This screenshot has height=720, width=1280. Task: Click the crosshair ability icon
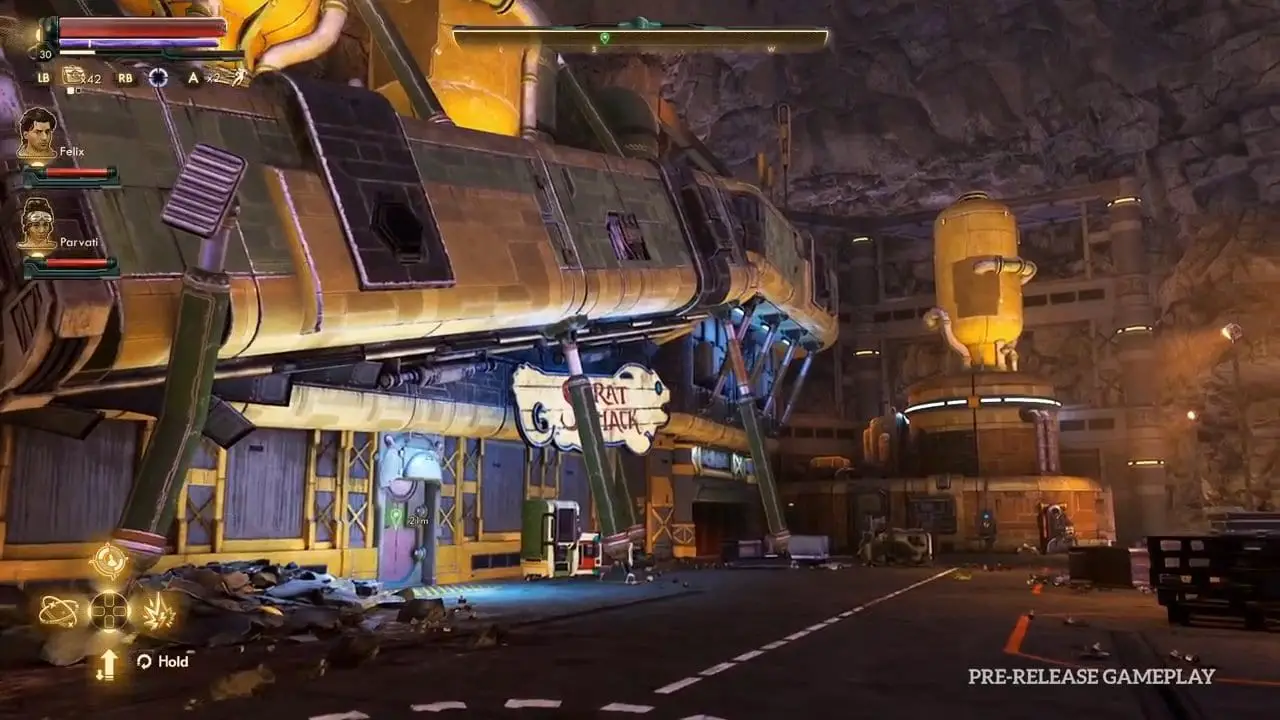point(158,77)
